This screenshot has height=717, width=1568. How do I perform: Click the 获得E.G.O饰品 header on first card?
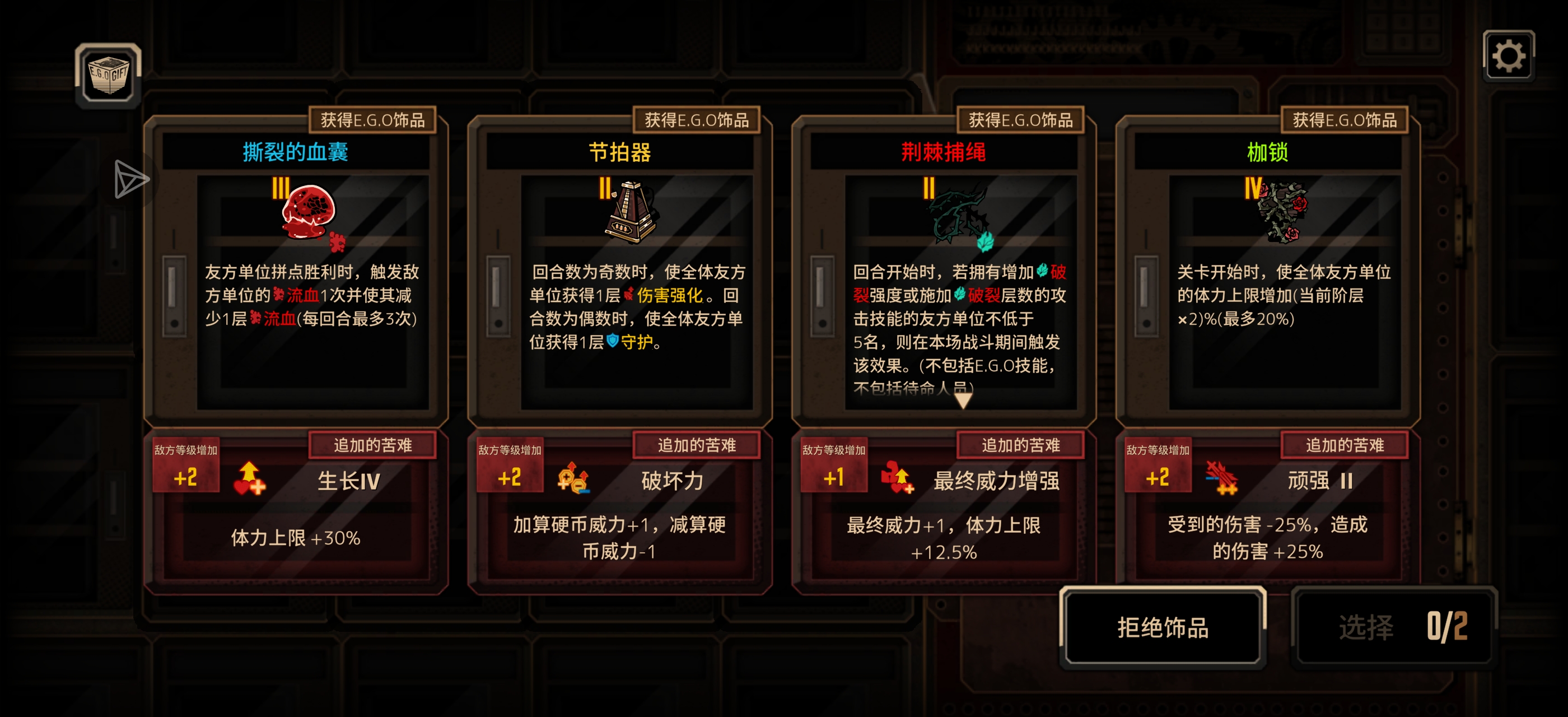click(372, 120)
